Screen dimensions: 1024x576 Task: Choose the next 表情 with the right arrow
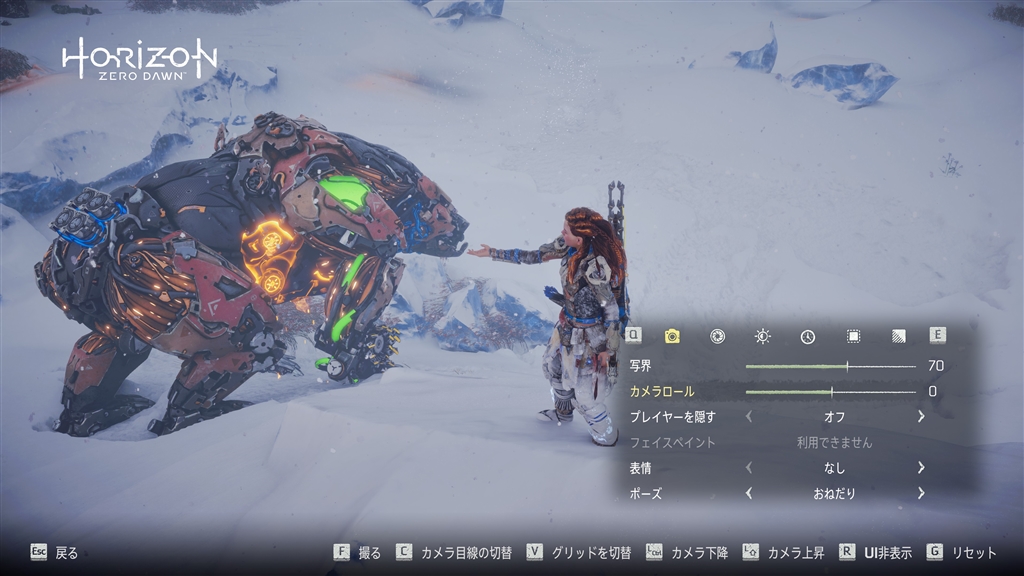(921, 467)
